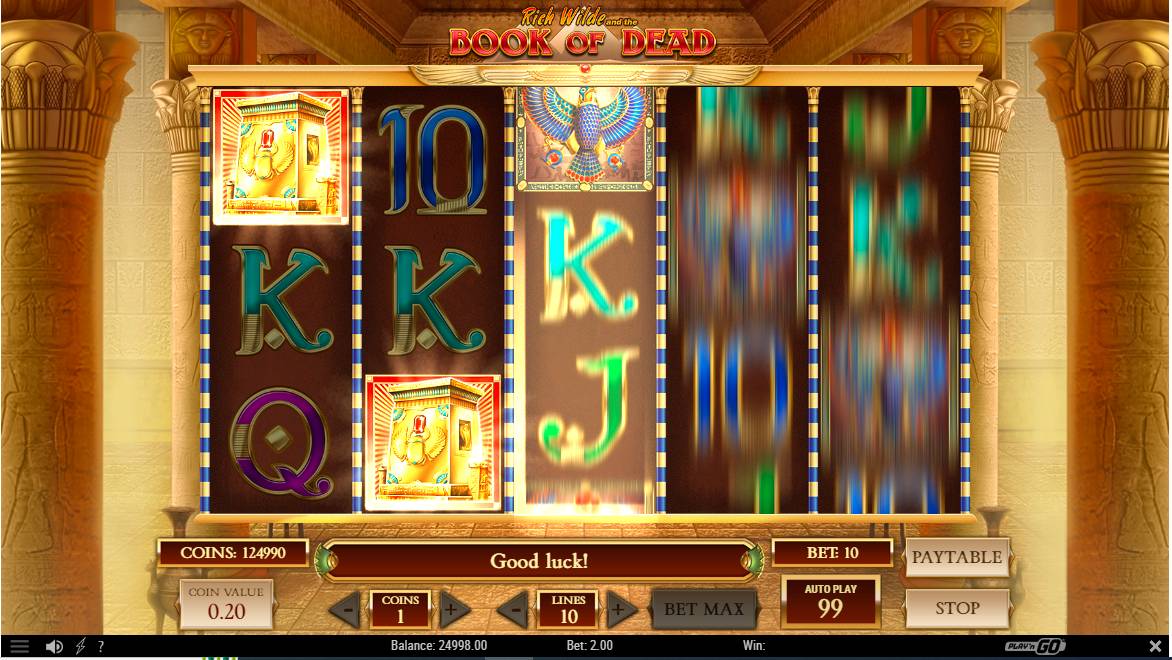Toggle the lightning bolt fast play
The height and width of the screenshot is (660, 1172).
pyautogui.click(x=81, y=647)
